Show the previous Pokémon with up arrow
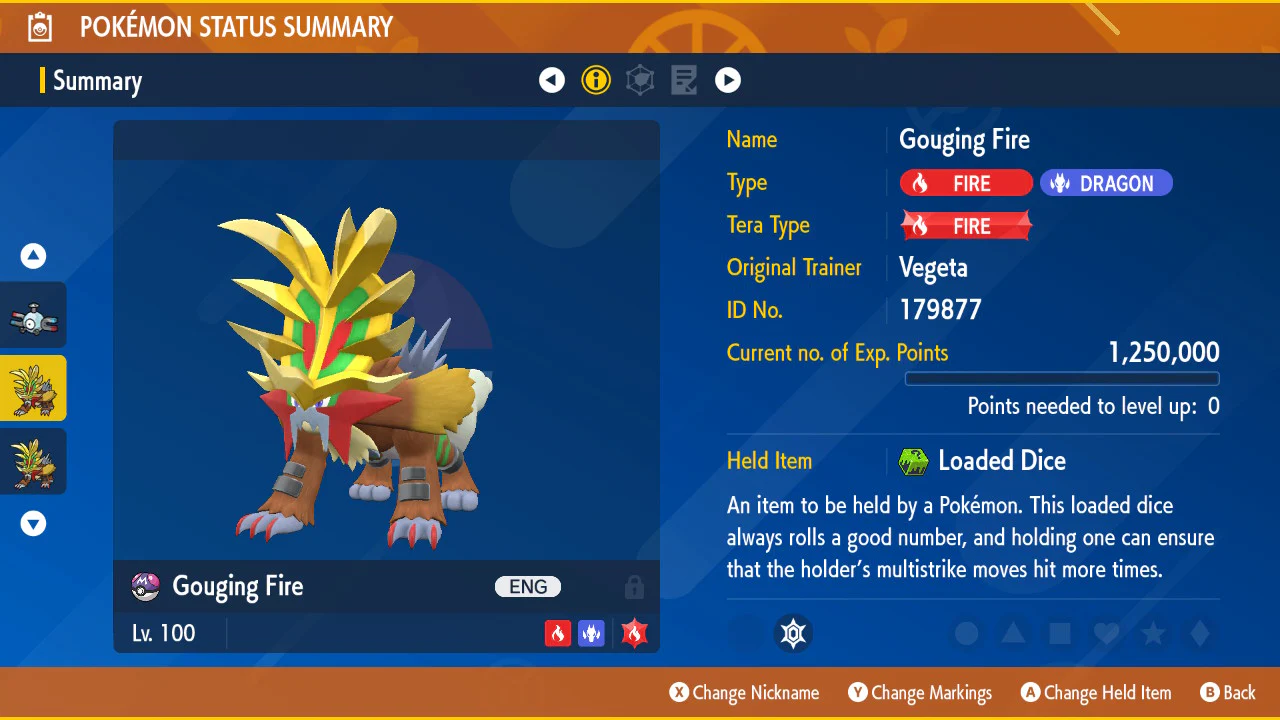The width and height of the screenshot is (1280, 720). point(34,257)
